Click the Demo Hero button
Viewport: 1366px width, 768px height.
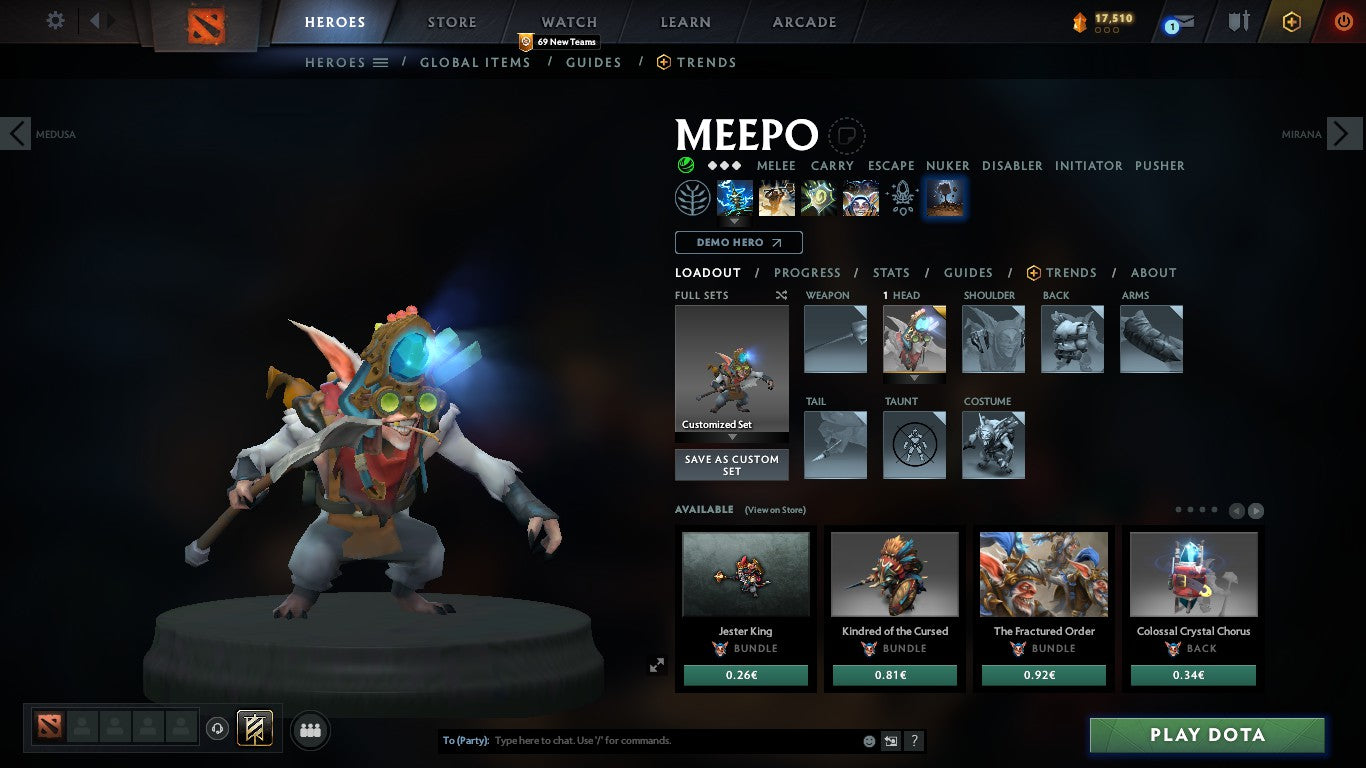tap(737, 242)
